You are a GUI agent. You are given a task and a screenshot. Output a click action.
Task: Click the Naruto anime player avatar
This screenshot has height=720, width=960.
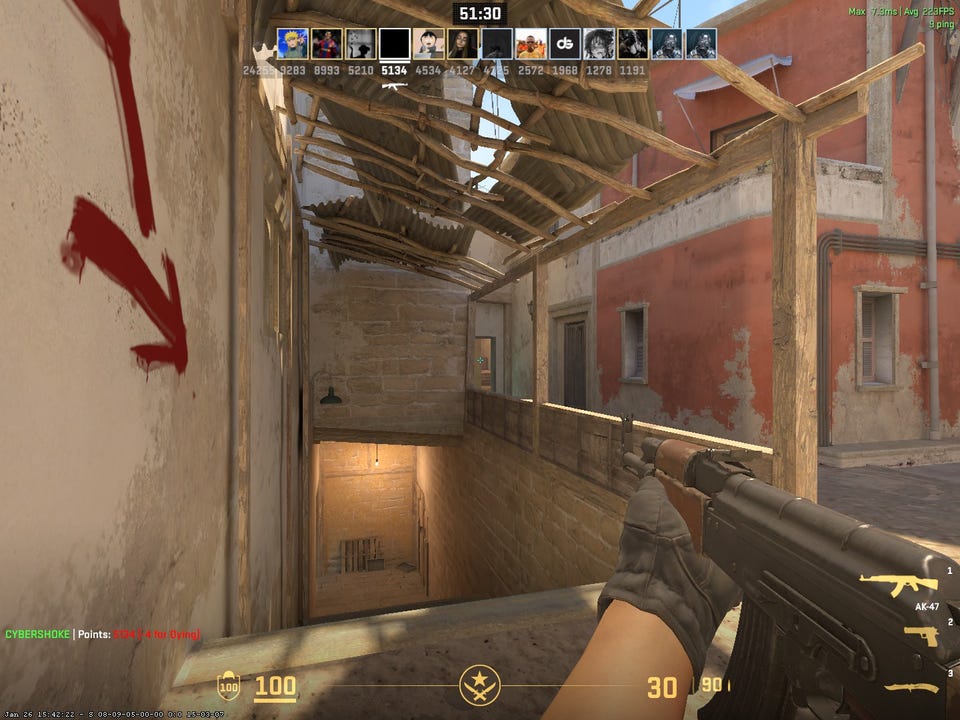293,44
